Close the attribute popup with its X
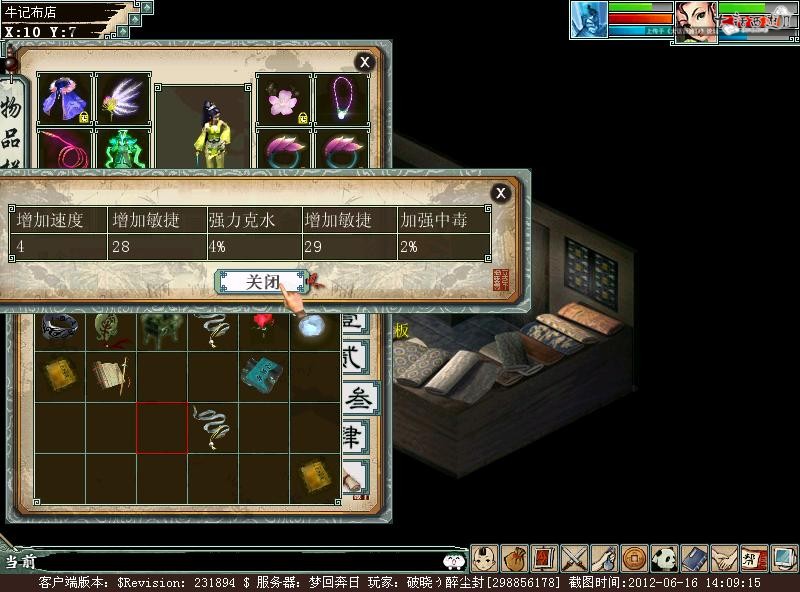 pos(501,193)
